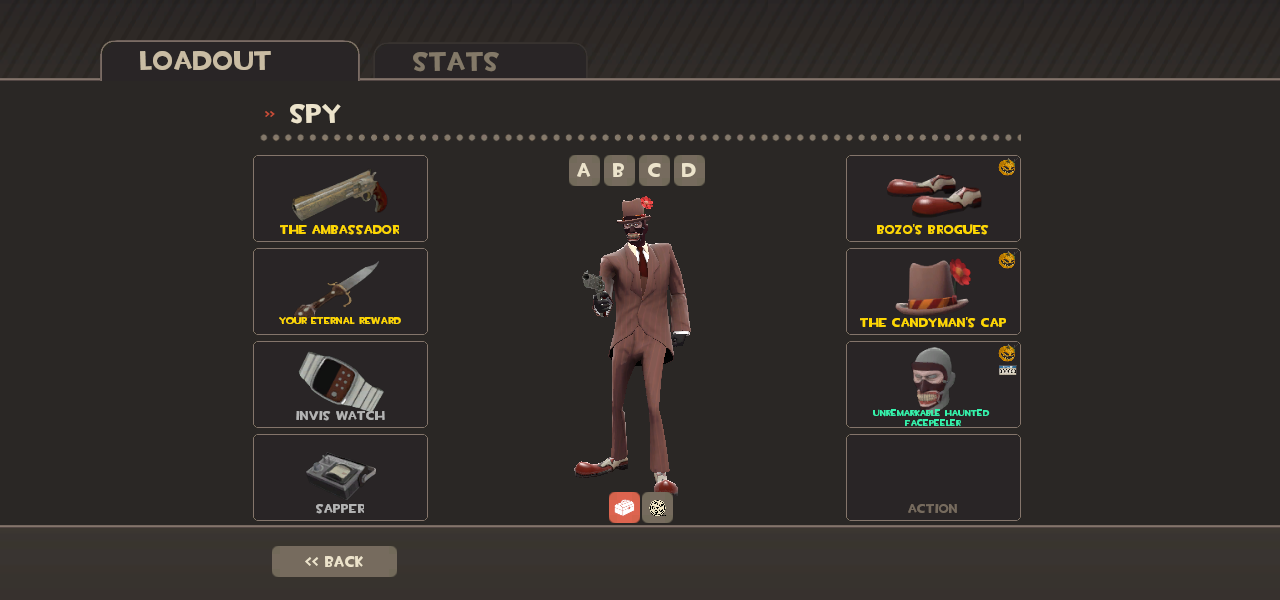Switch to loadout preset A

coord(584,170)
